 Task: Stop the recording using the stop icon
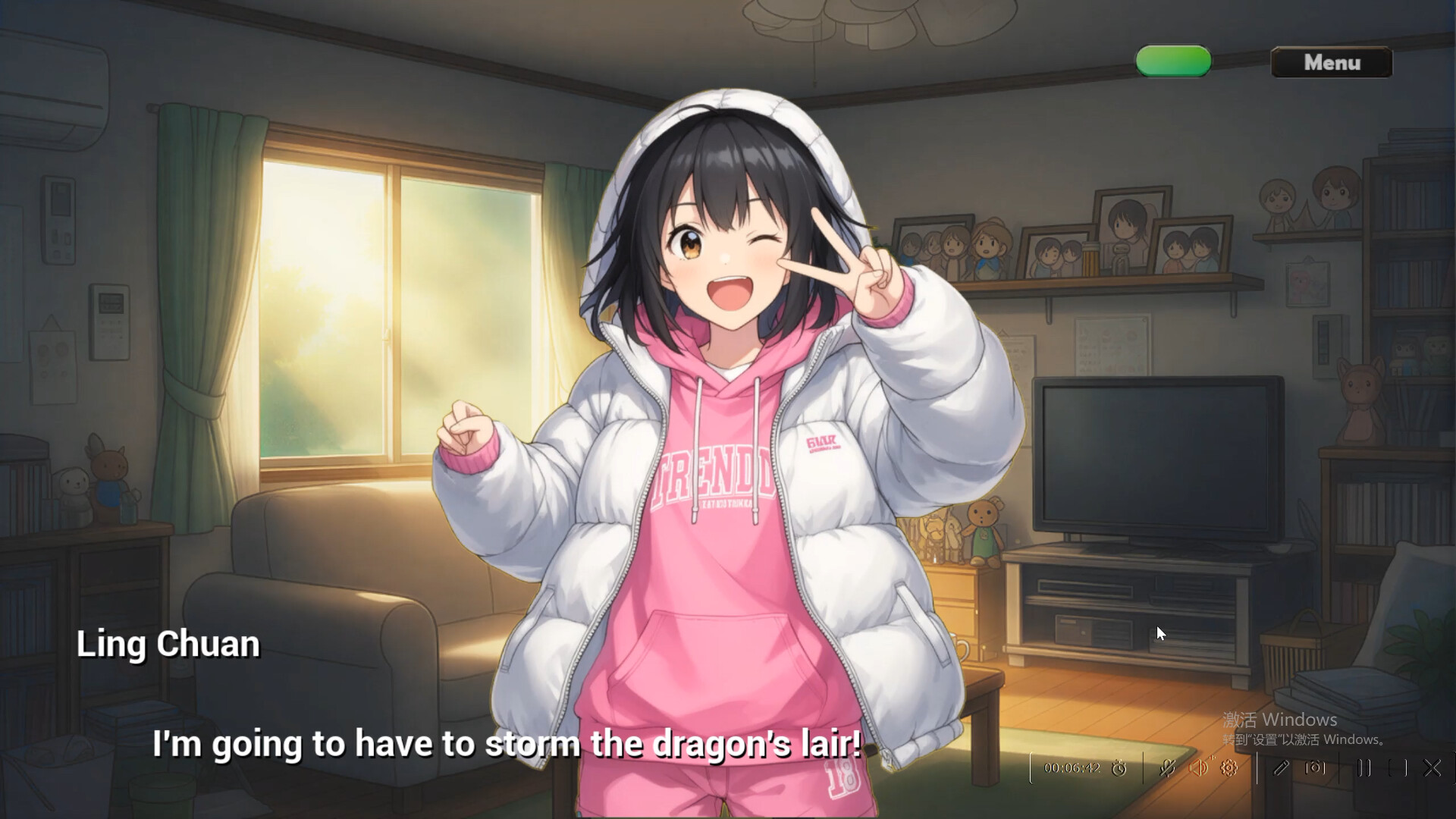click(x=1398, y=768)
